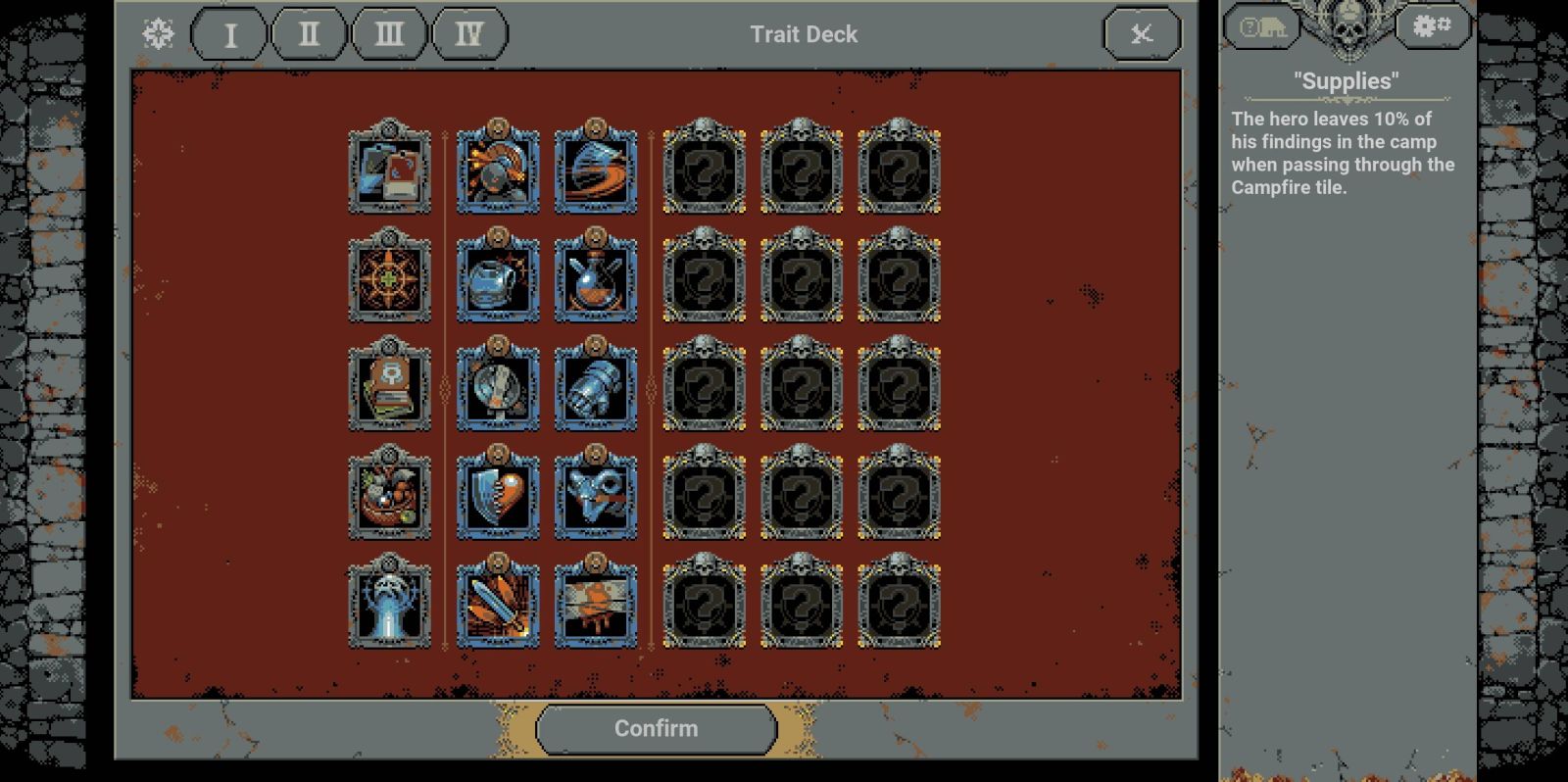Select the two playing cards trait
This screenshot has width=1568, height=782.
click(x=390, y=169)
